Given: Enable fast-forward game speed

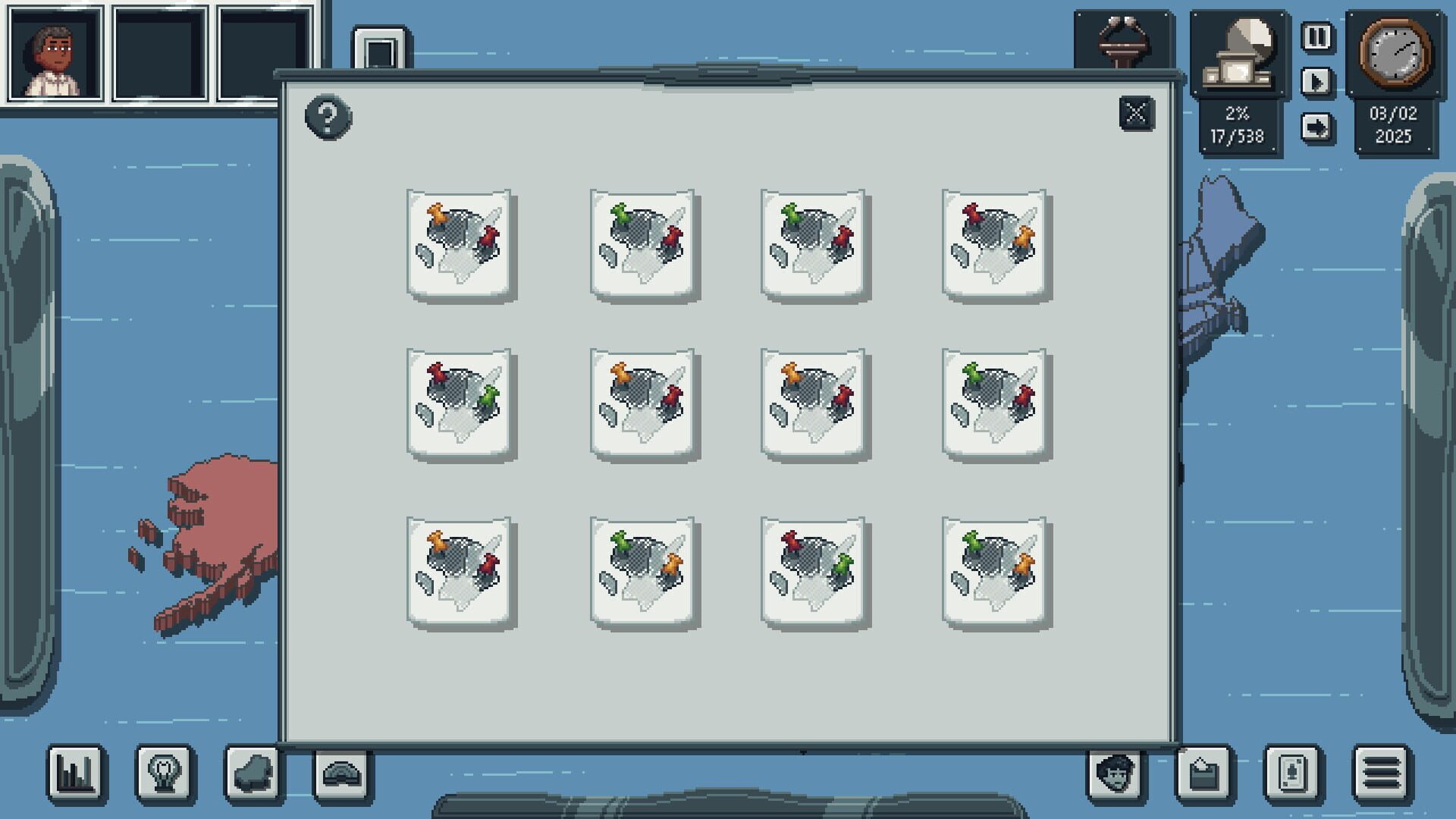Looking at the screenshot, I should tap(1317, 127).
